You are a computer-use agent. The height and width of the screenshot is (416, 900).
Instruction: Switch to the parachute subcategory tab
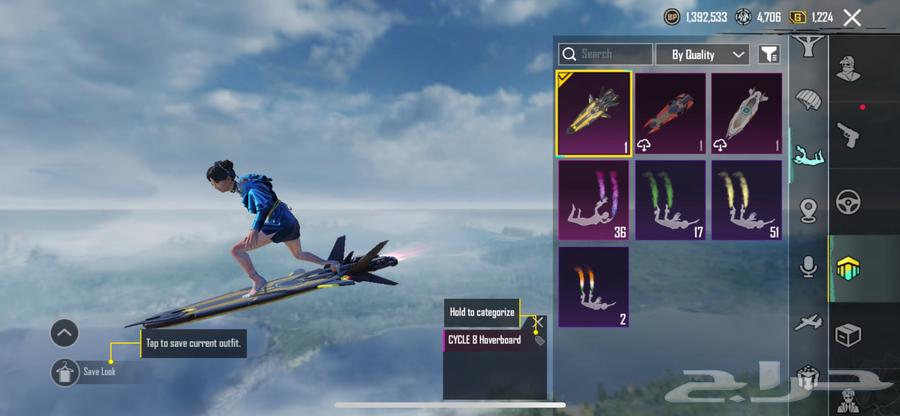pyautogui.click(x=808, y=100)
